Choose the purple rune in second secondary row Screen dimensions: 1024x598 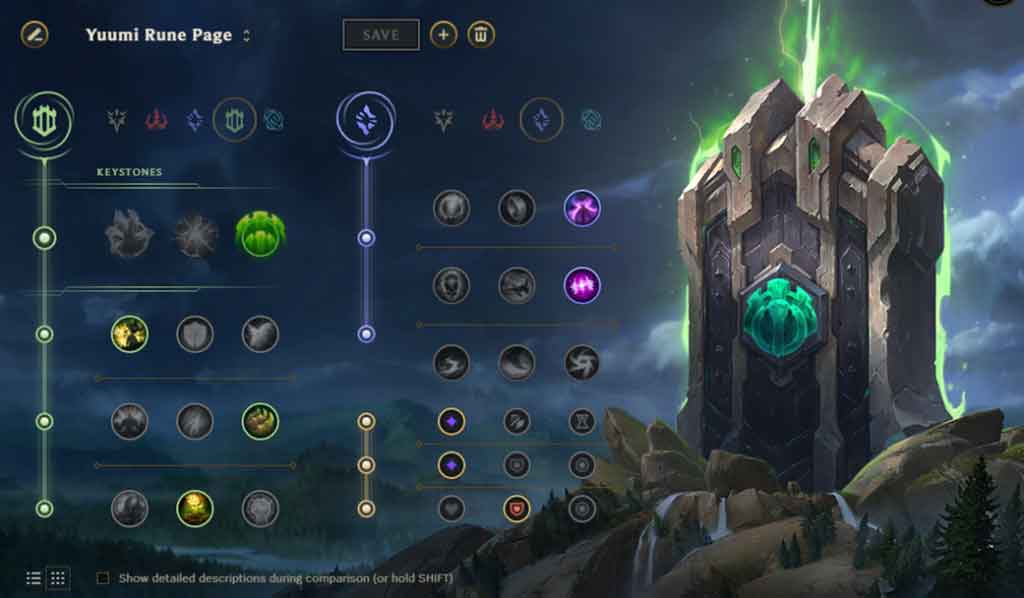point(582,285)
